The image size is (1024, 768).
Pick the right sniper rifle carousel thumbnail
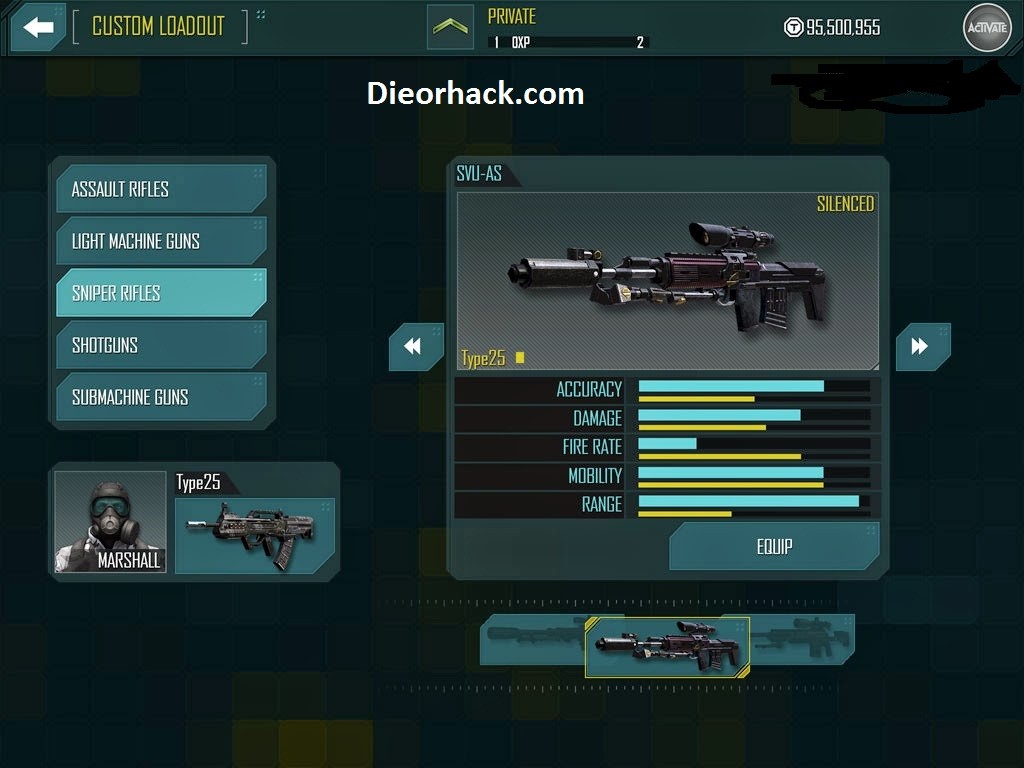coord(803,638)
